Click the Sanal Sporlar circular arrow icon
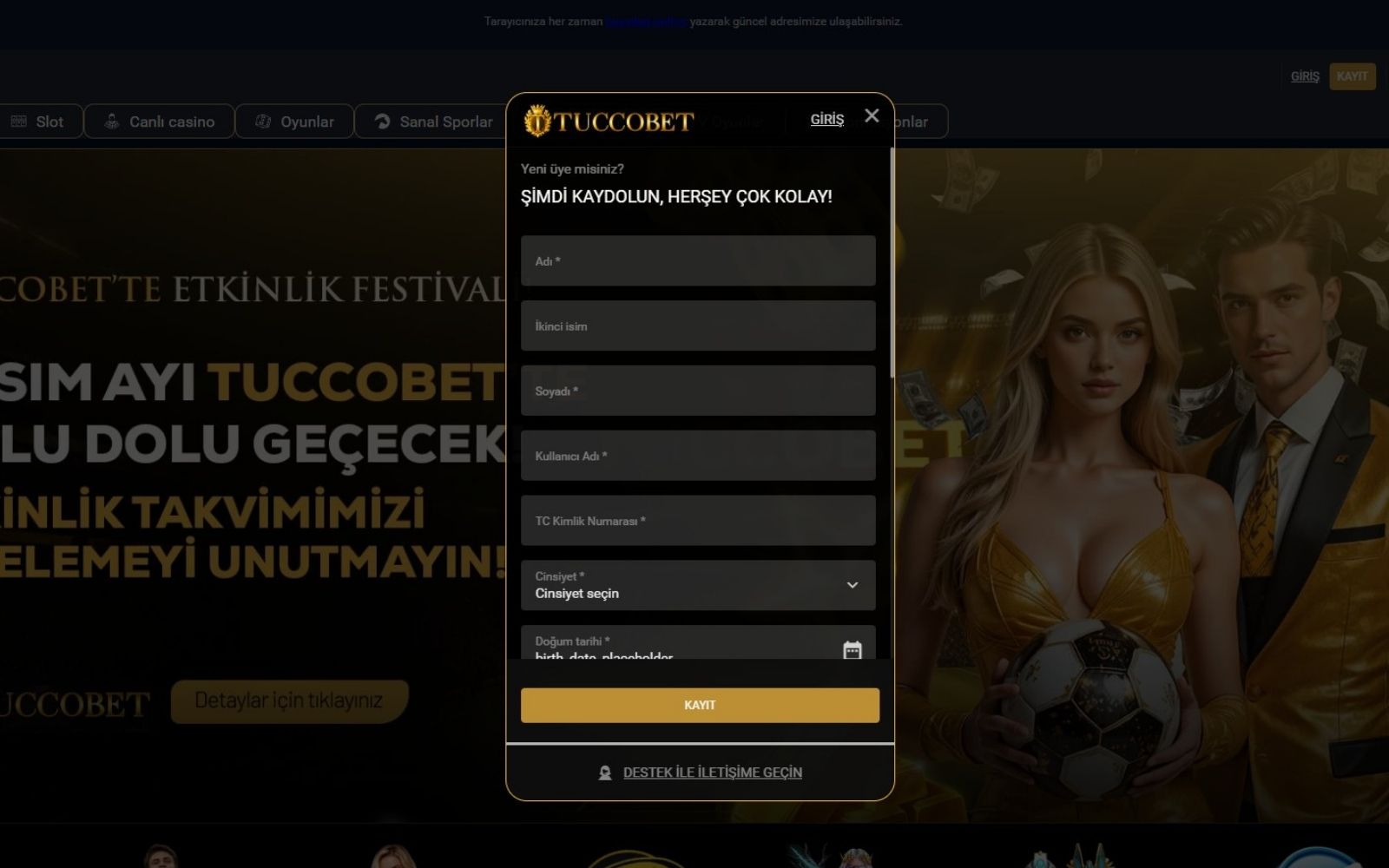 click(x=381, y=122)
